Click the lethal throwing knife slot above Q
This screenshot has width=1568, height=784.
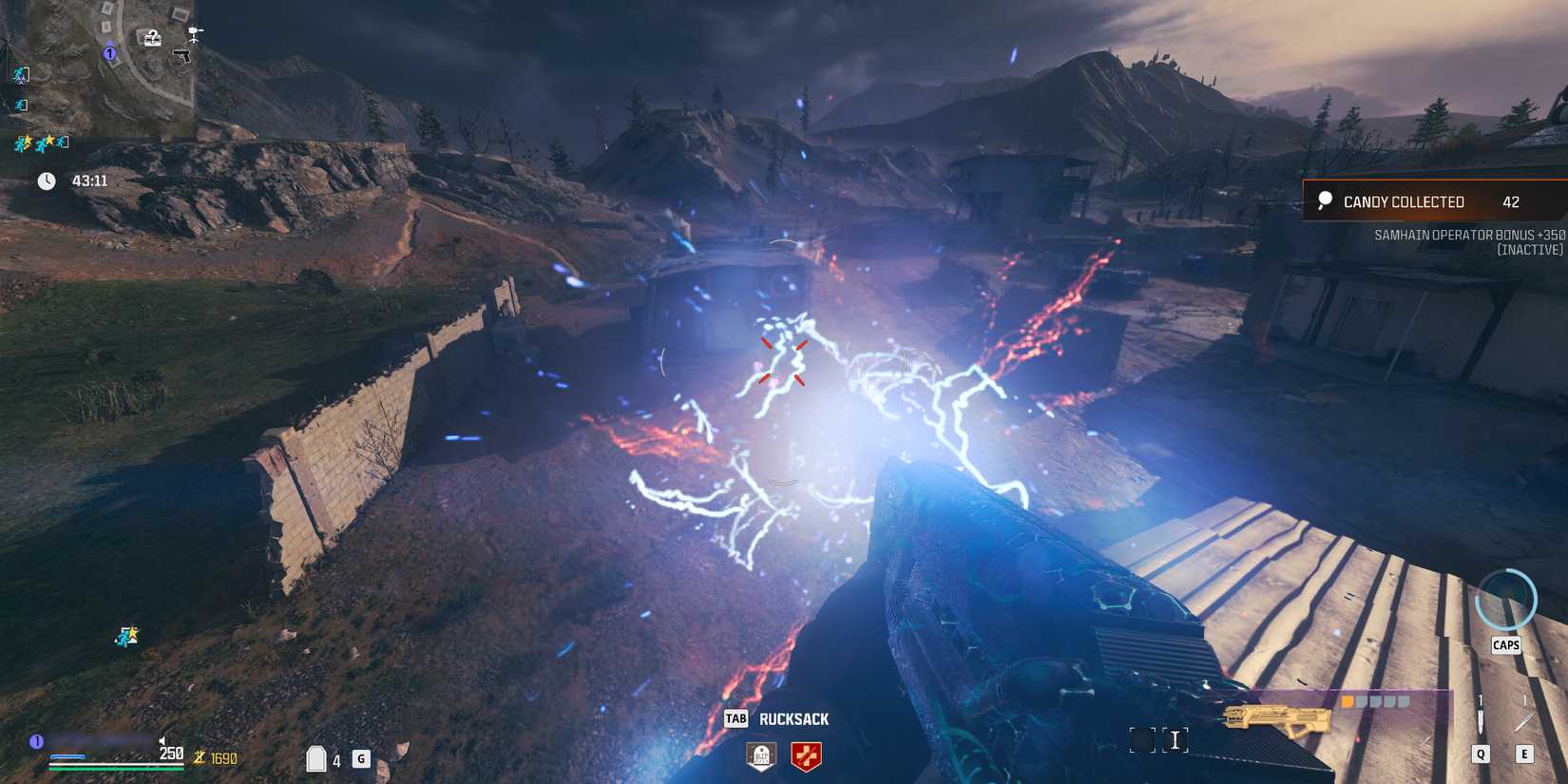[x=1481, y=720]
